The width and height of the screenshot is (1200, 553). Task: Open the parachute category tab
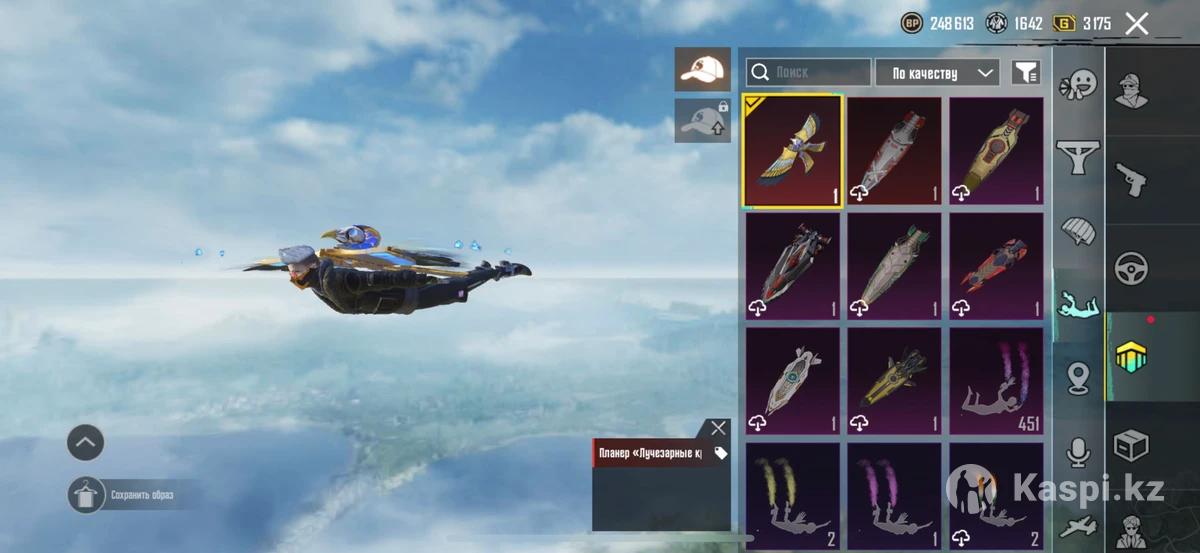click(1079, 231)
